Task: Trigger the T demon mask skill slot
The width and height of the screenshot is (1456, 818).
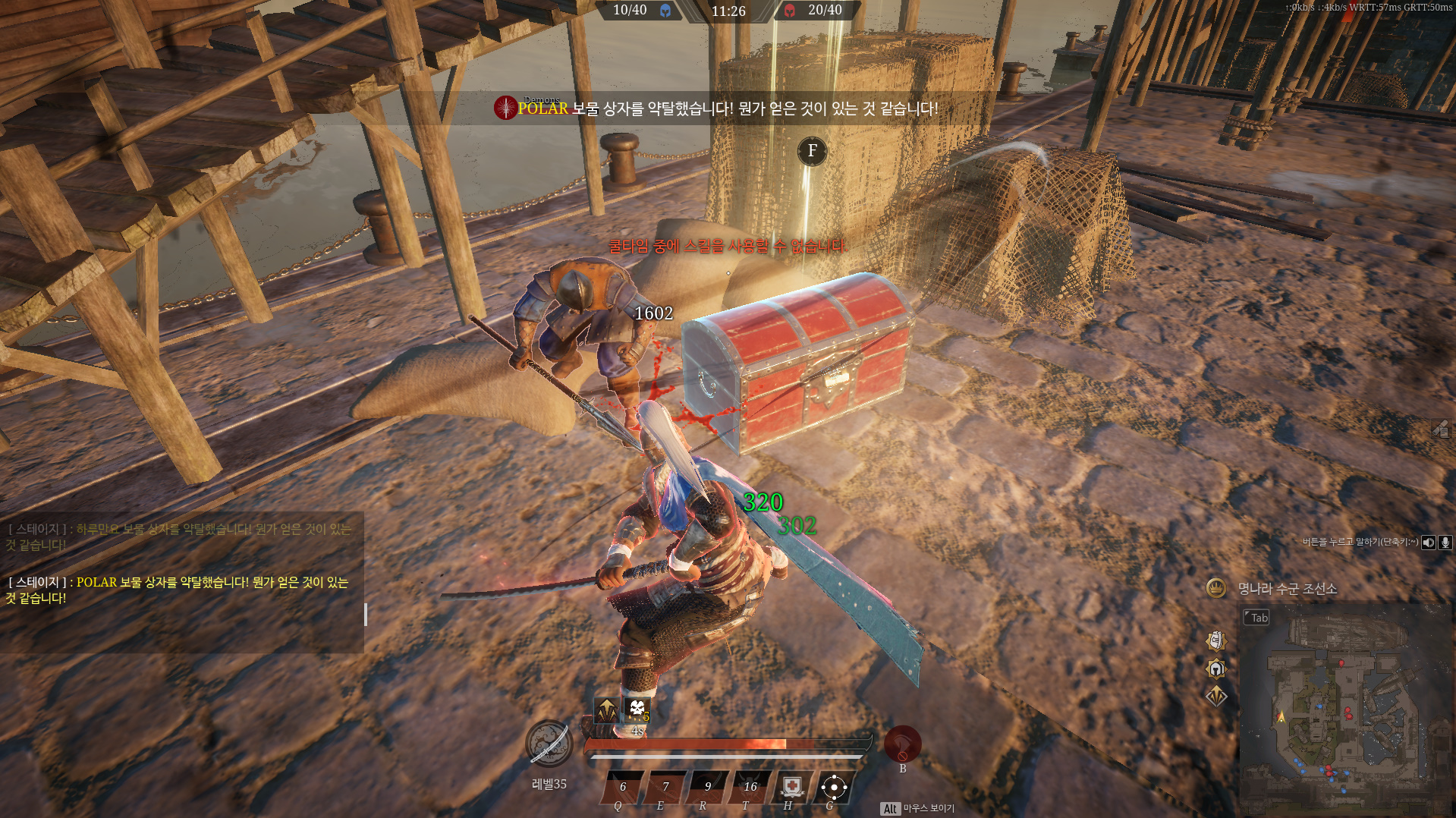Action: point(750,788)
